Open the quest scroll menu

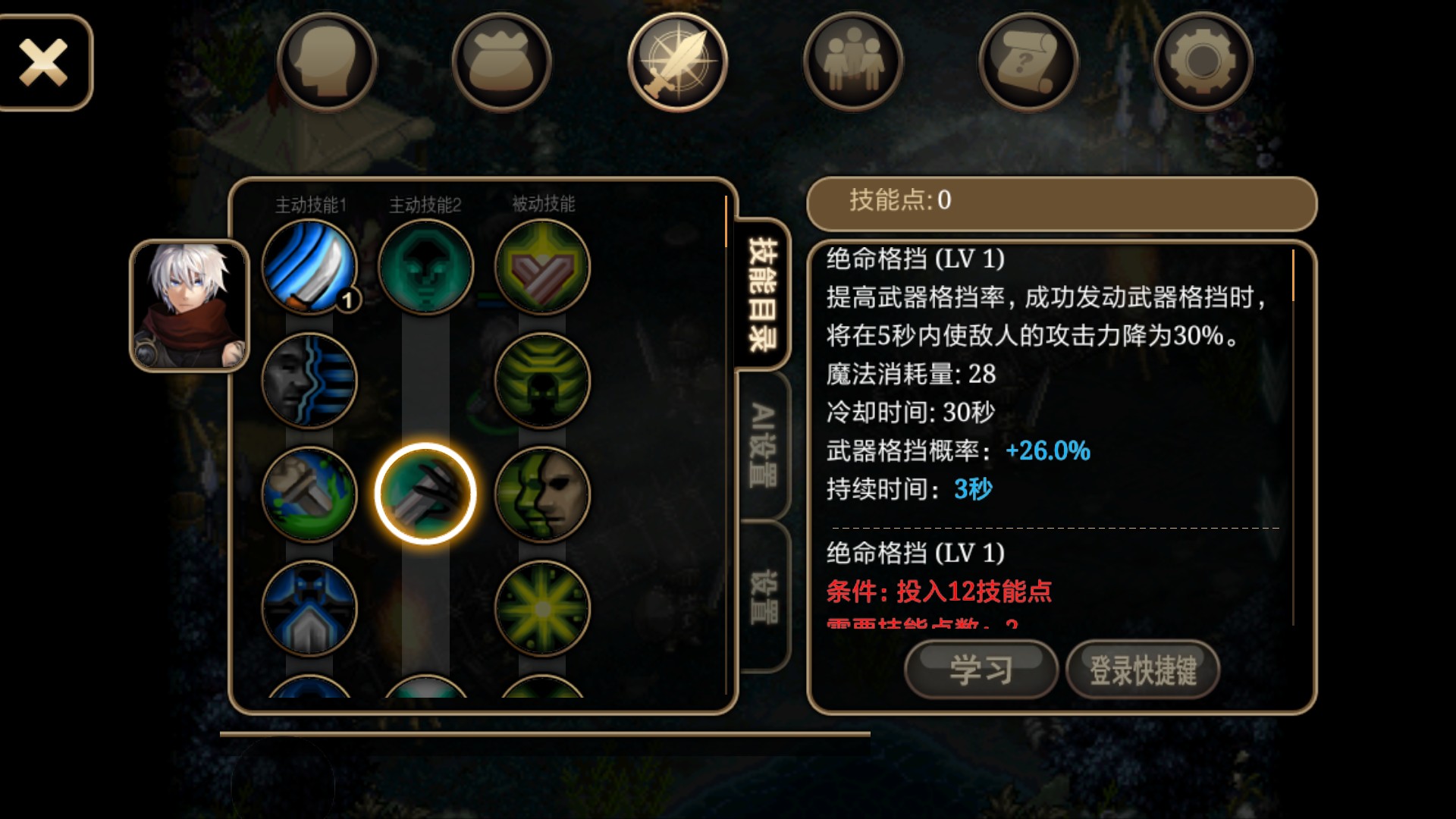click(1028, 62)
